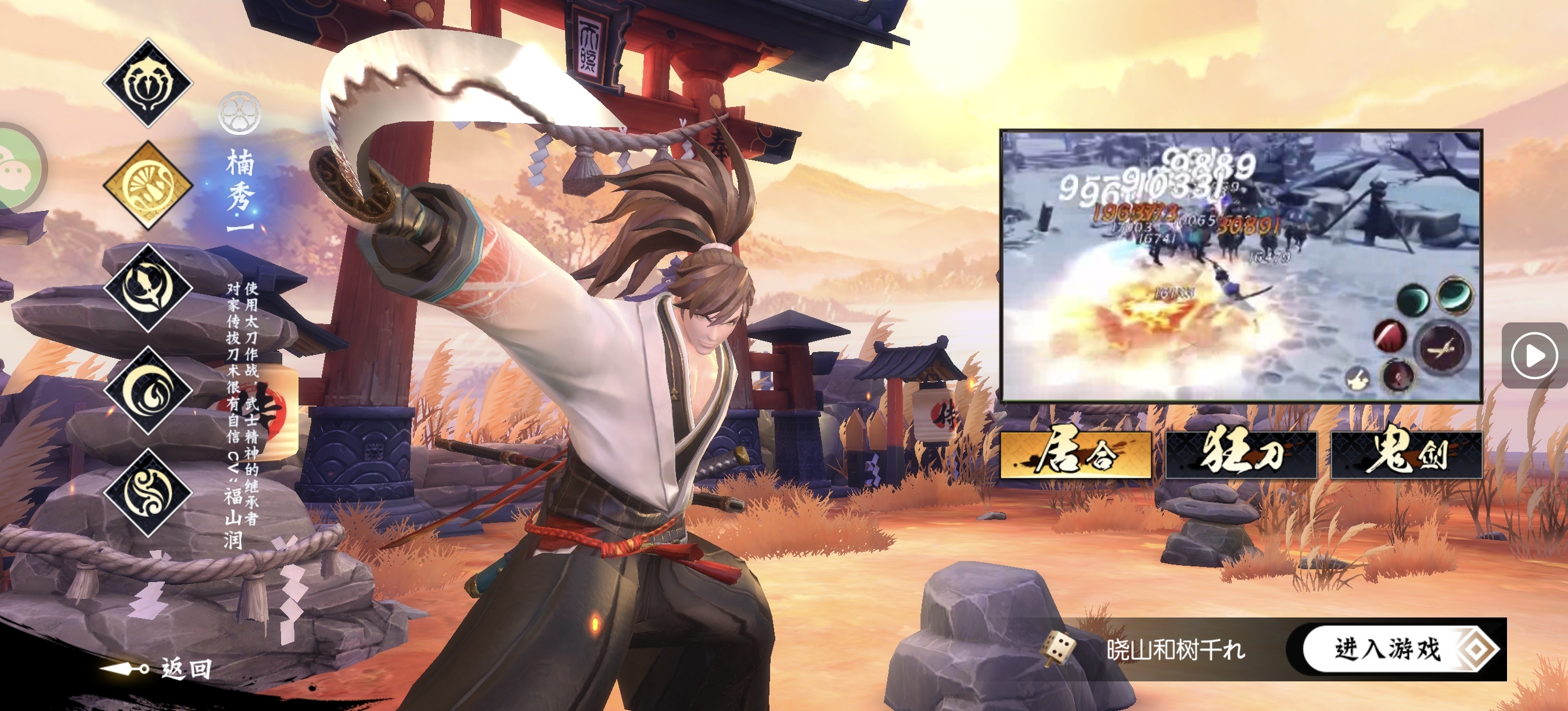Play the skill preview video
The height and width of the screenshot is (711, 1568).
1533,355
